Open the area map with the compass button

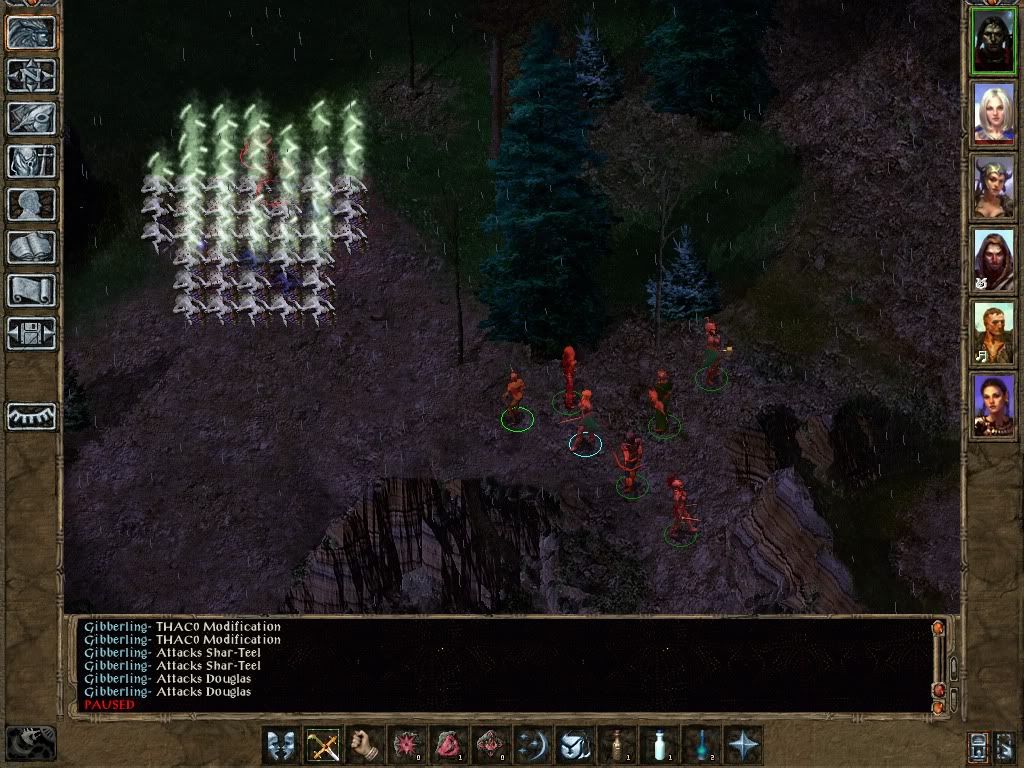coord(32,75)
